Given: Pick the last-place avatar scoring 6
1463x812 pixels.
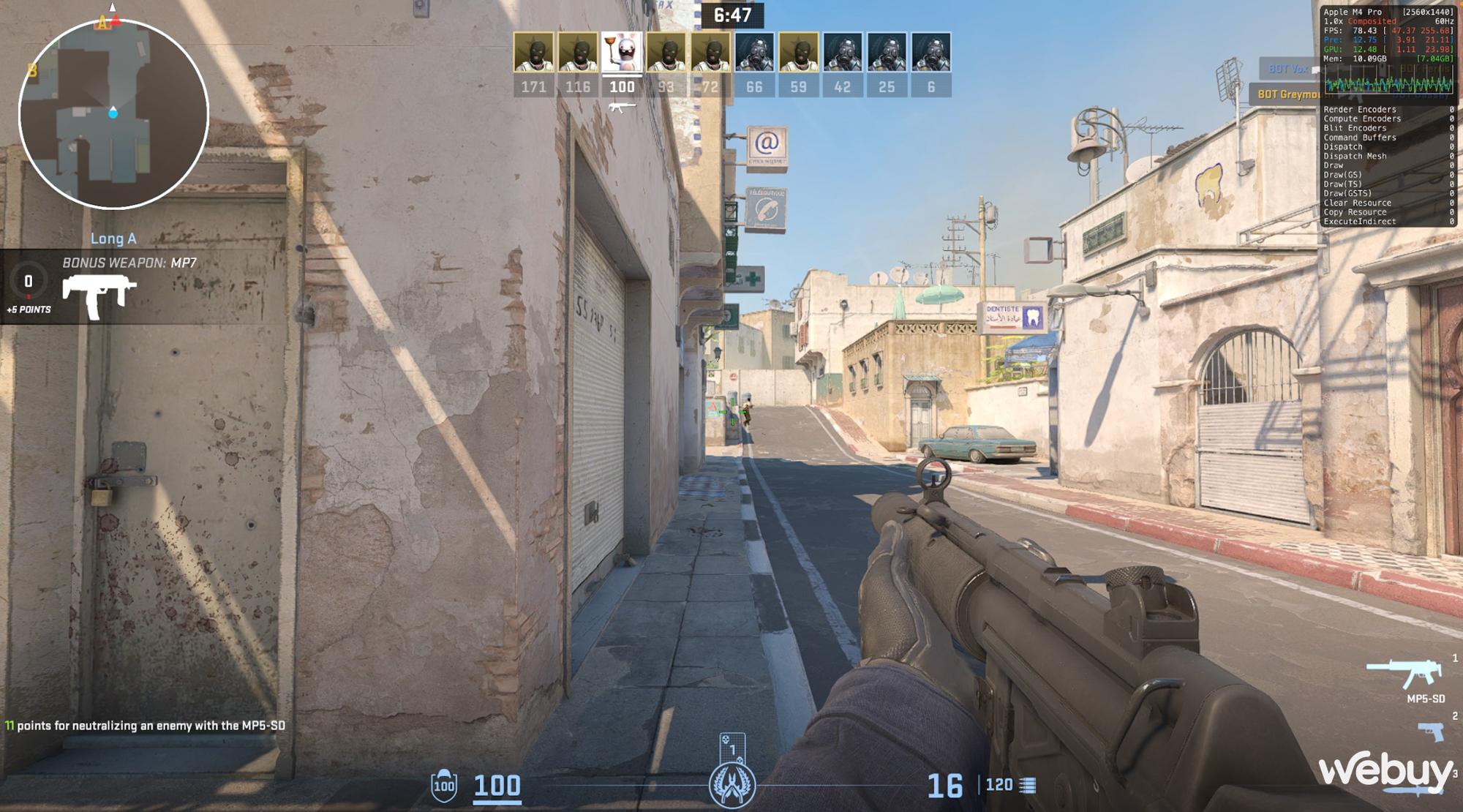Looking at the screenshot, I should coord(931,53).
